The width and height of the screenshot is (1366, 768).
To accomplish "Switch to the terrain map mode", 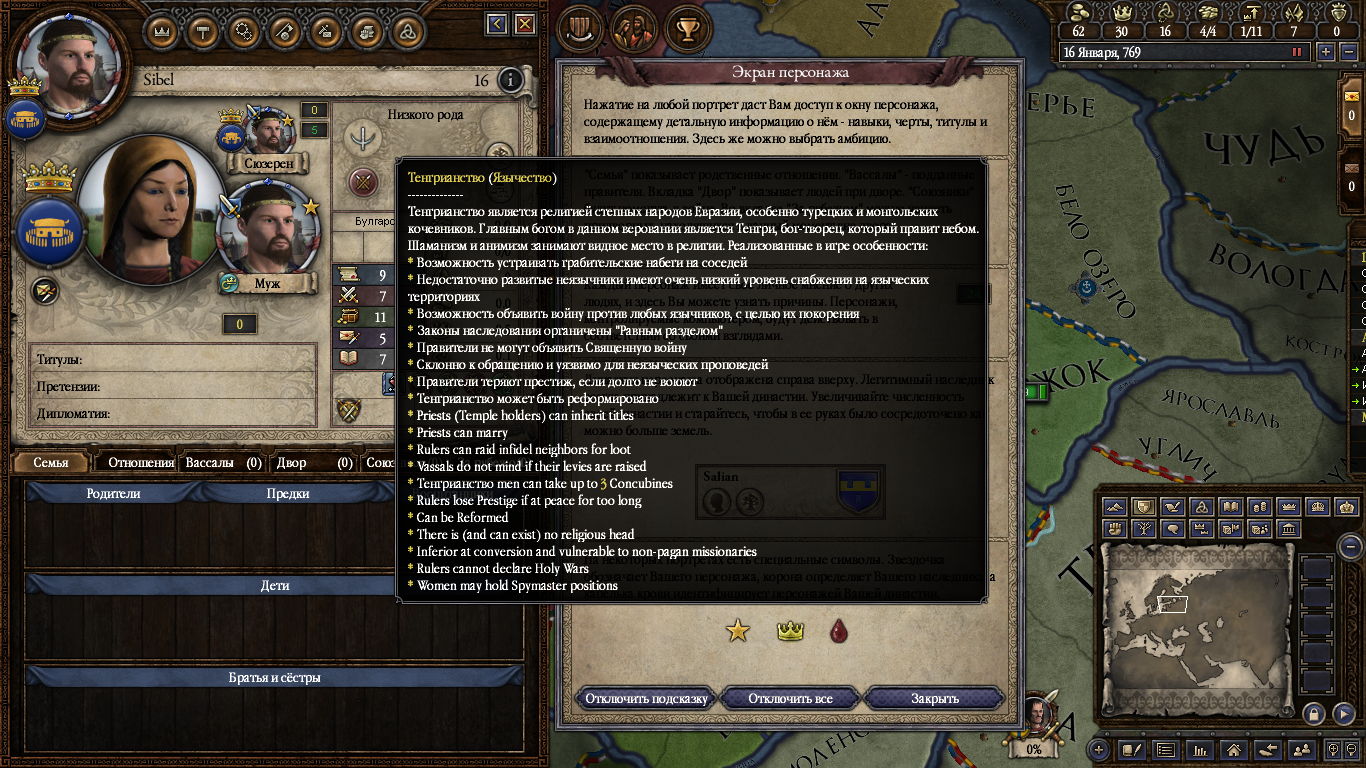I will pos(1115,507).
